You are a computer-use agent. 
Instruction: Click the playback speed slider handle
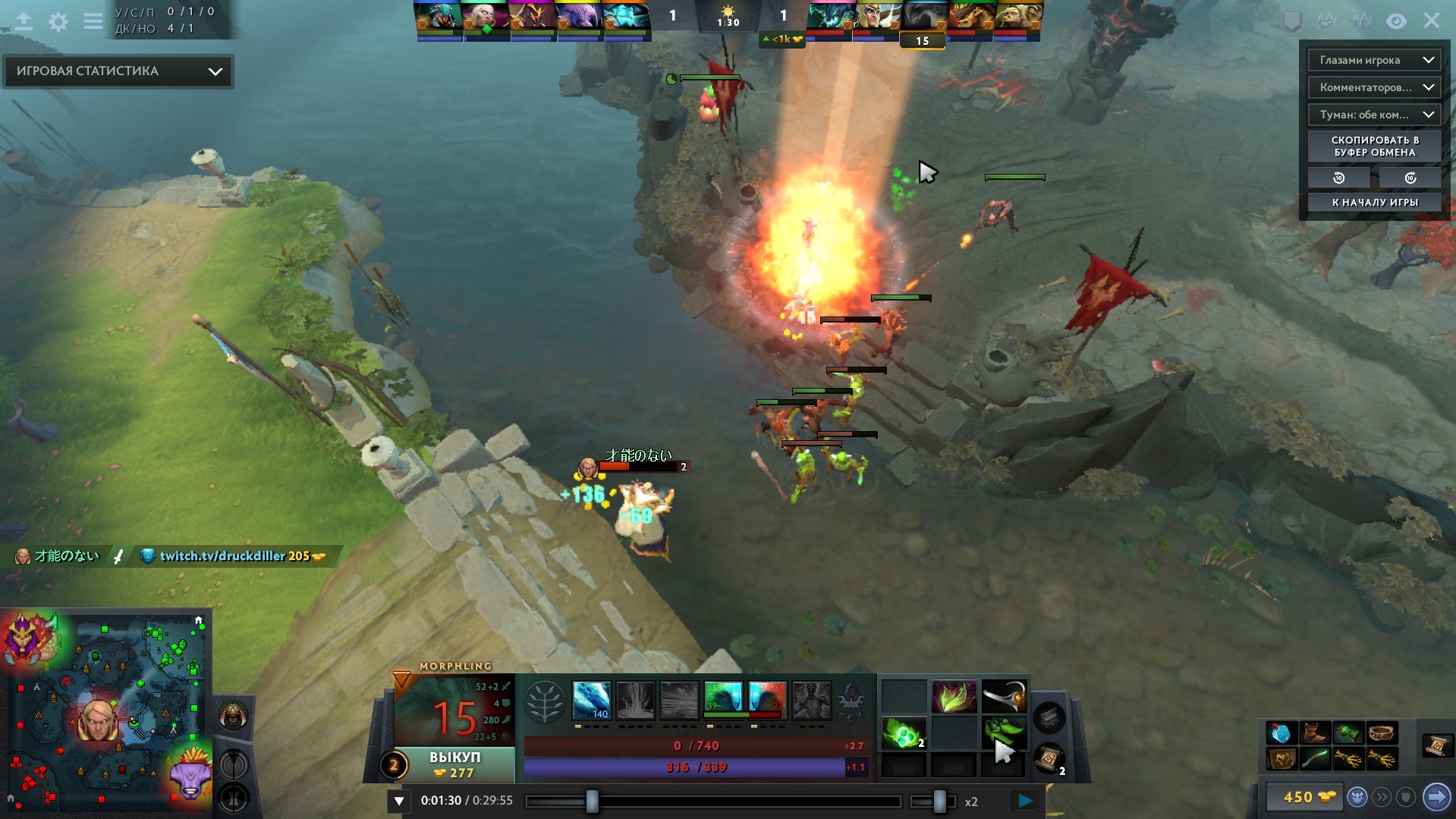click(939, 801)
